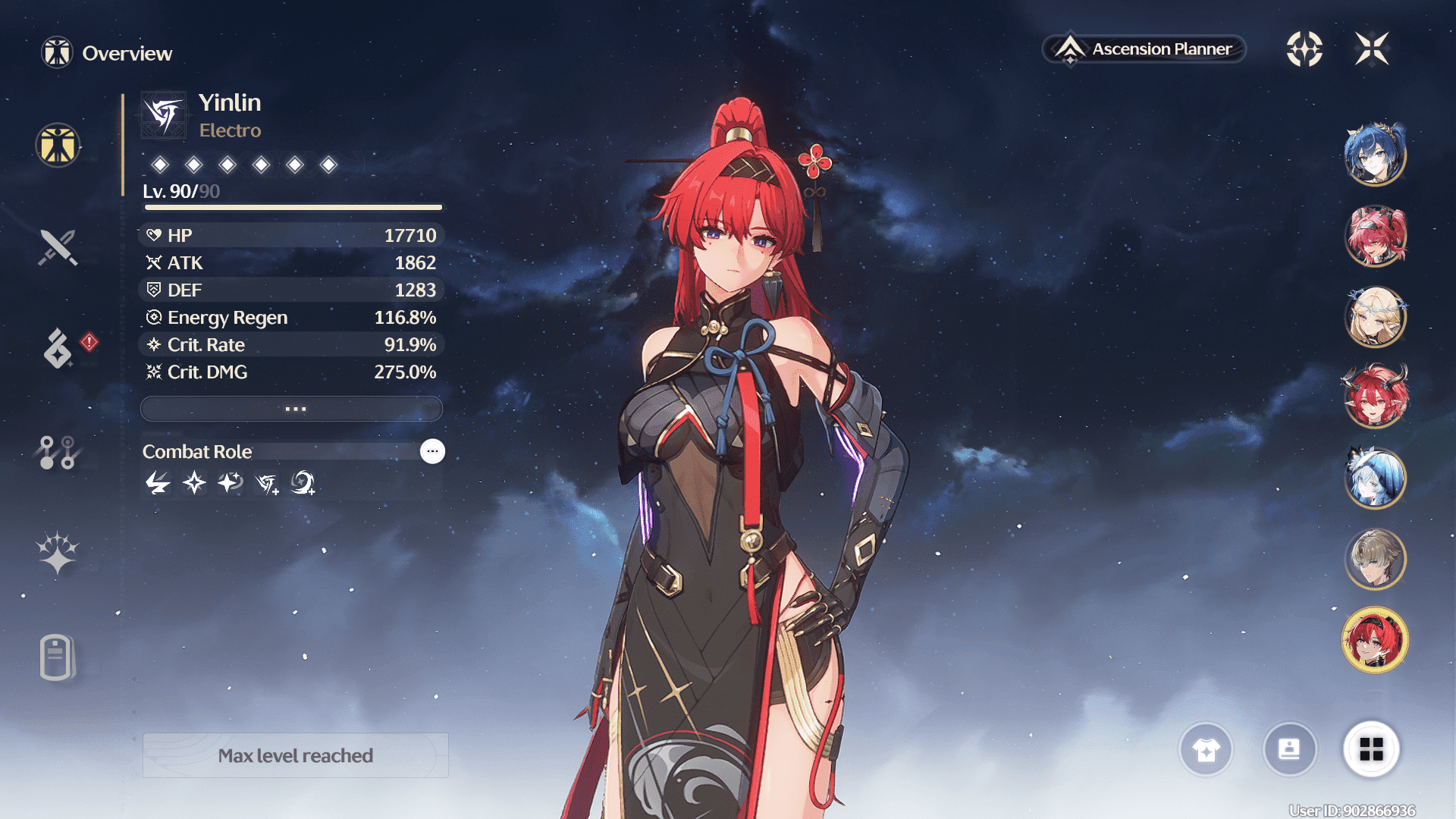The width and height of the screenshot is (1456, 819).
Task: Open the Ascension Planner
Action: point(1144,49)
